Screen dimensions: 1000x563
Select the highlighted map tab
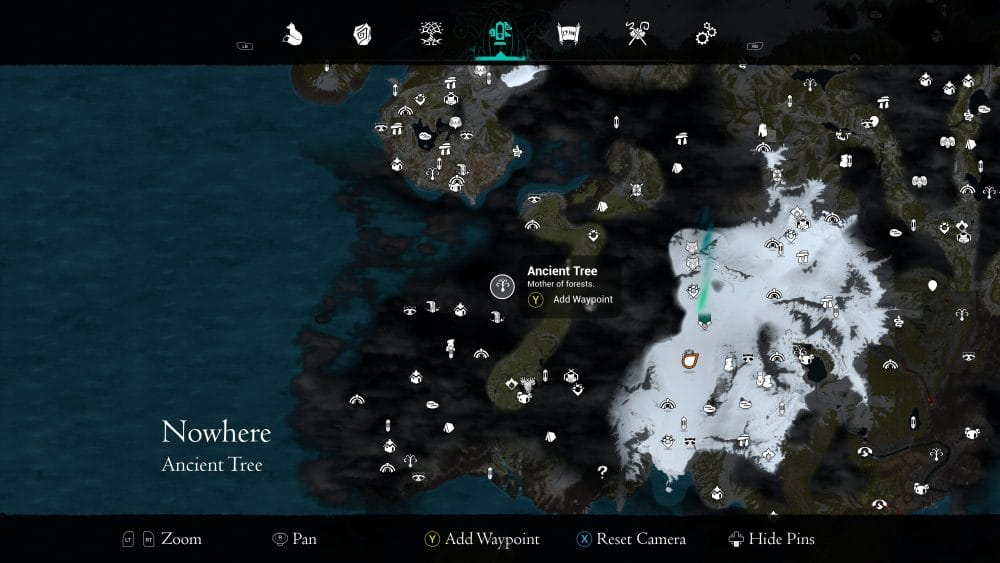499,36
